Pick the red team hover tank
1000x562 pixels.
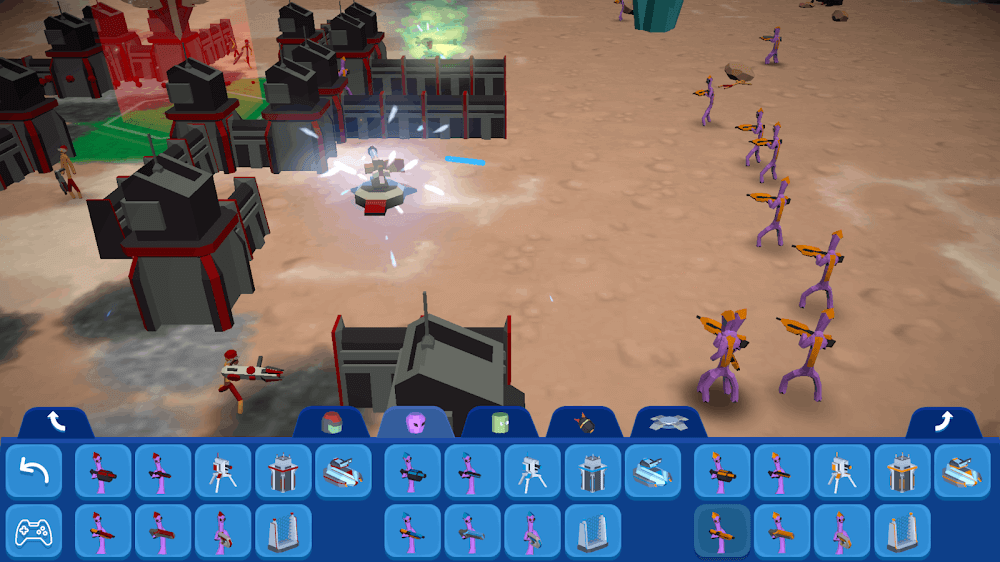pos(343,472)
